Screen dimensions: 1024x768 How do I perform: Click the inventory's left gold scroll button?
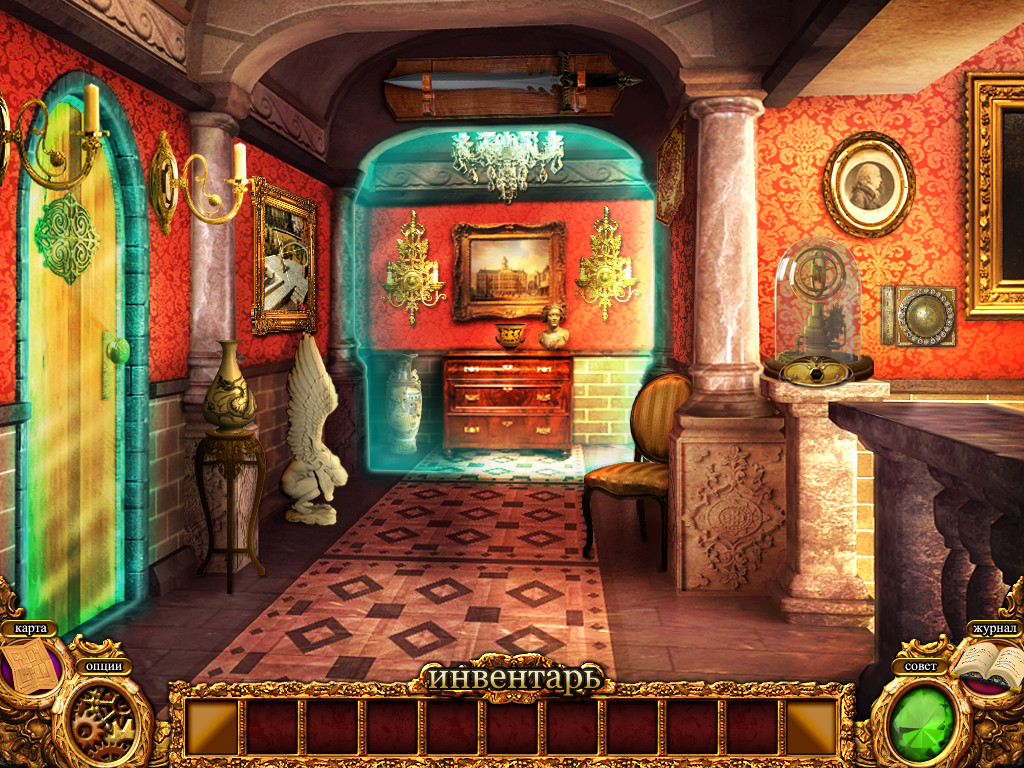212,726
